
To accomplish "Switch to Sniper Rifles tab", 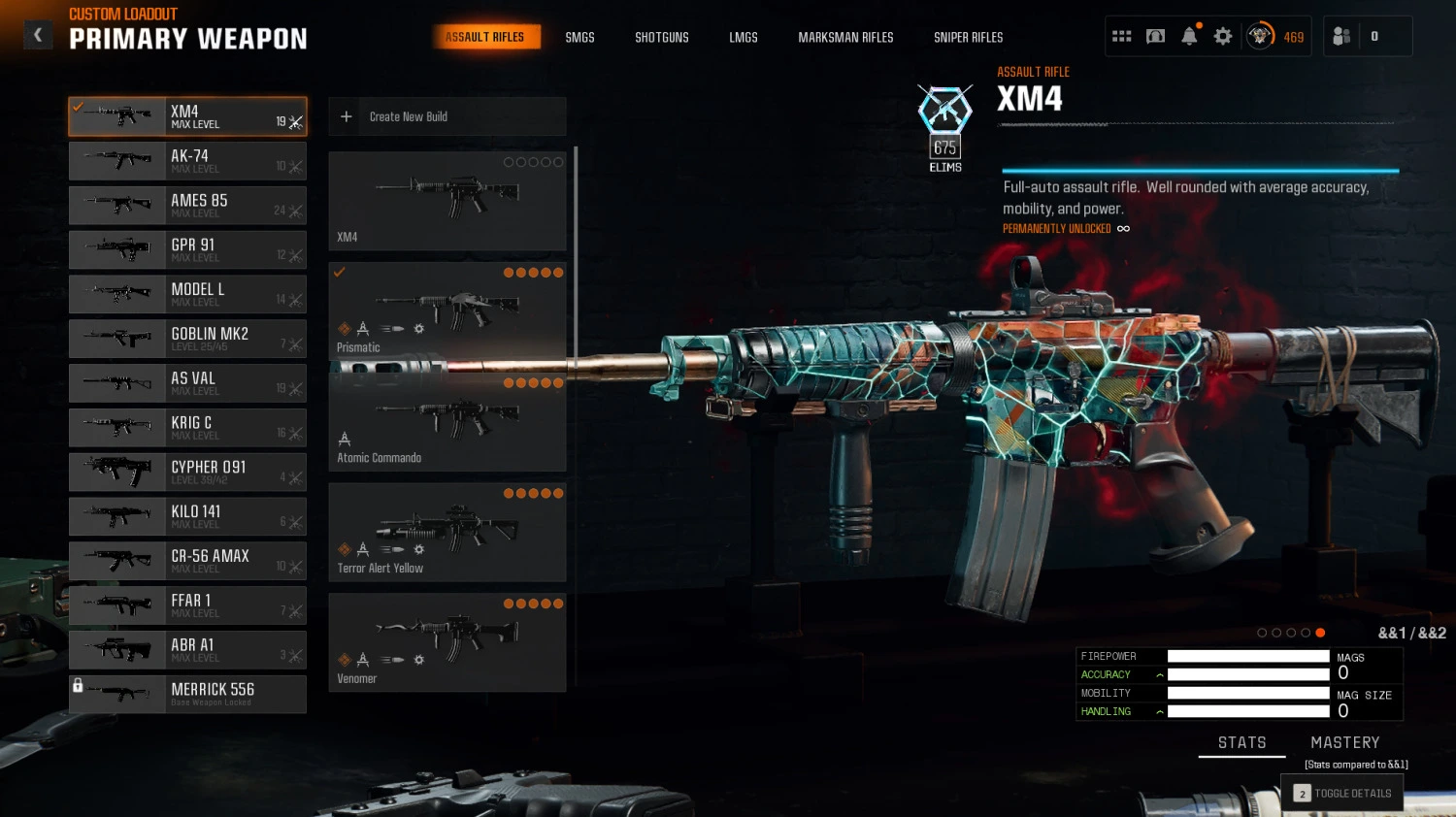I will [x=968, y=38].
